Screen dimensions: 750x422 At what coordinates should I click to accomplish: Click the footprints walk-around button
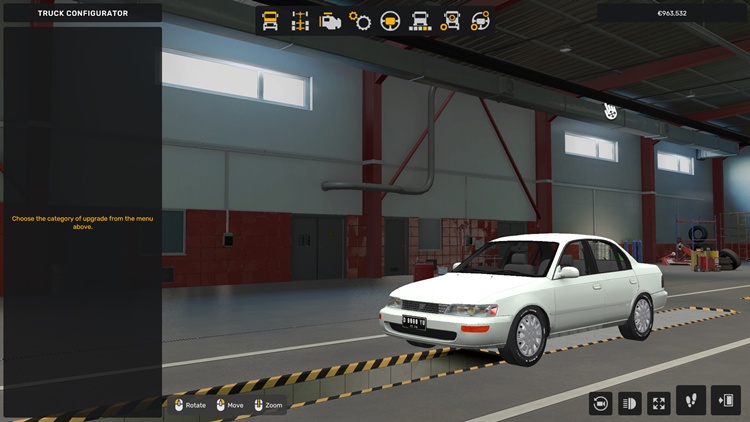pos(691,401)
